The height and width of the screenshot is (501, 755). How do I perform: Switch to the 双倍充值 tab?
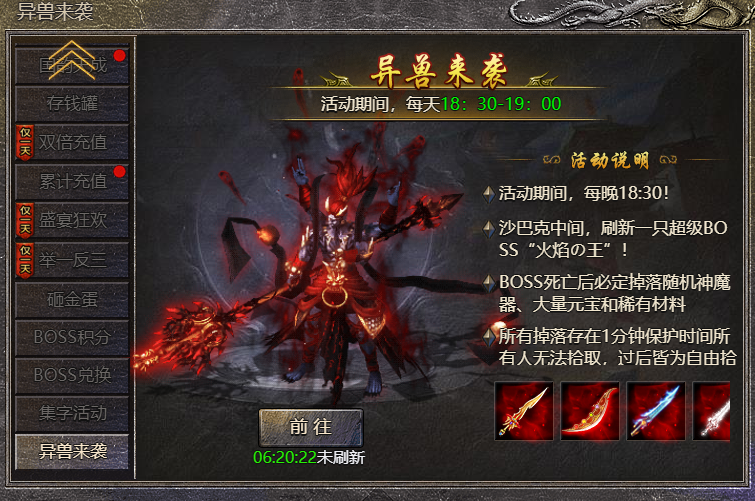click(72, 141)
